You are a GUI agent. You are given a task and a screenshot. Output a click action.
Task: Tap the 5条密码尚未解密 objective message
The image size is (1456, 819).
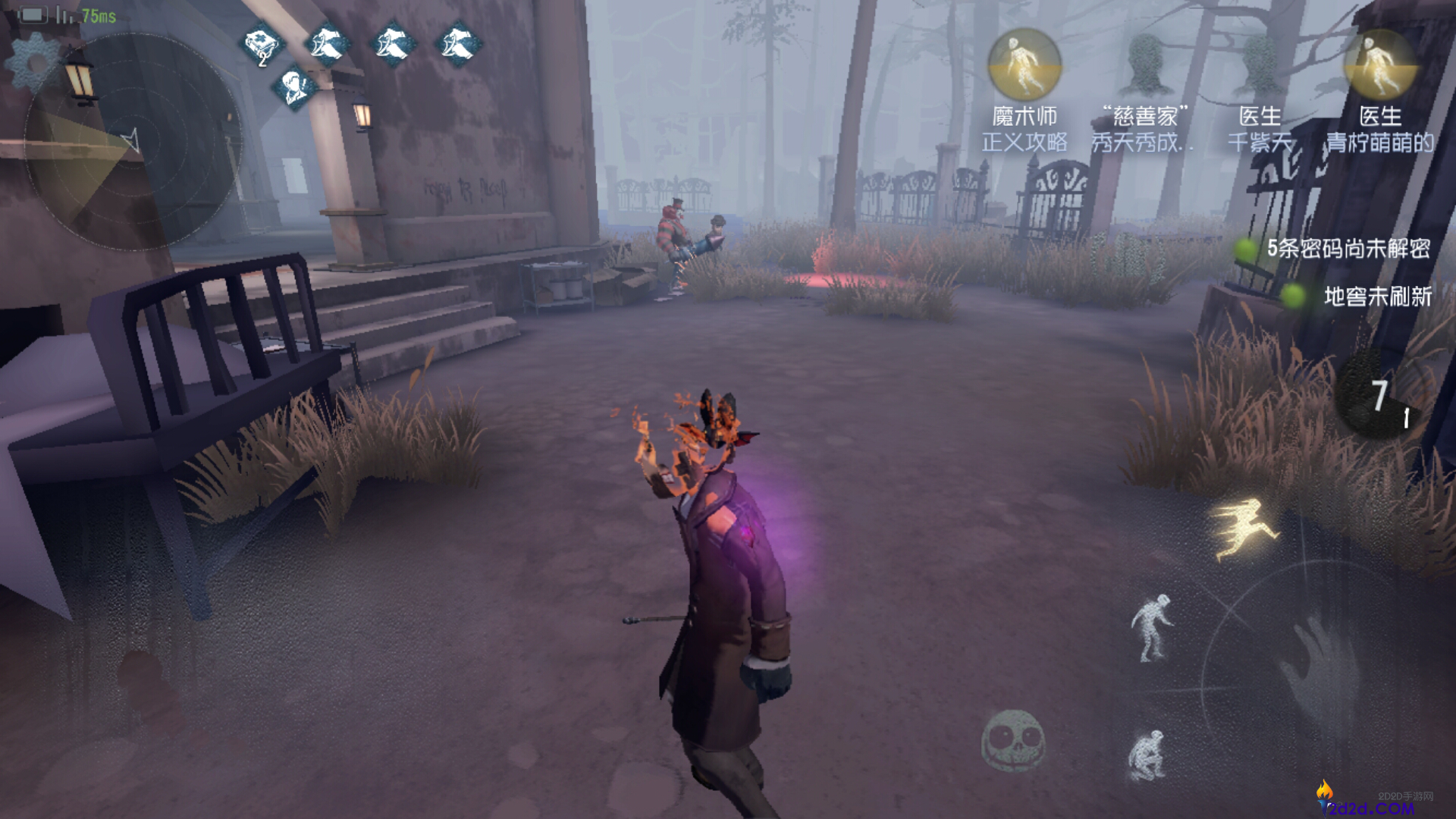tap(1348, 249)
